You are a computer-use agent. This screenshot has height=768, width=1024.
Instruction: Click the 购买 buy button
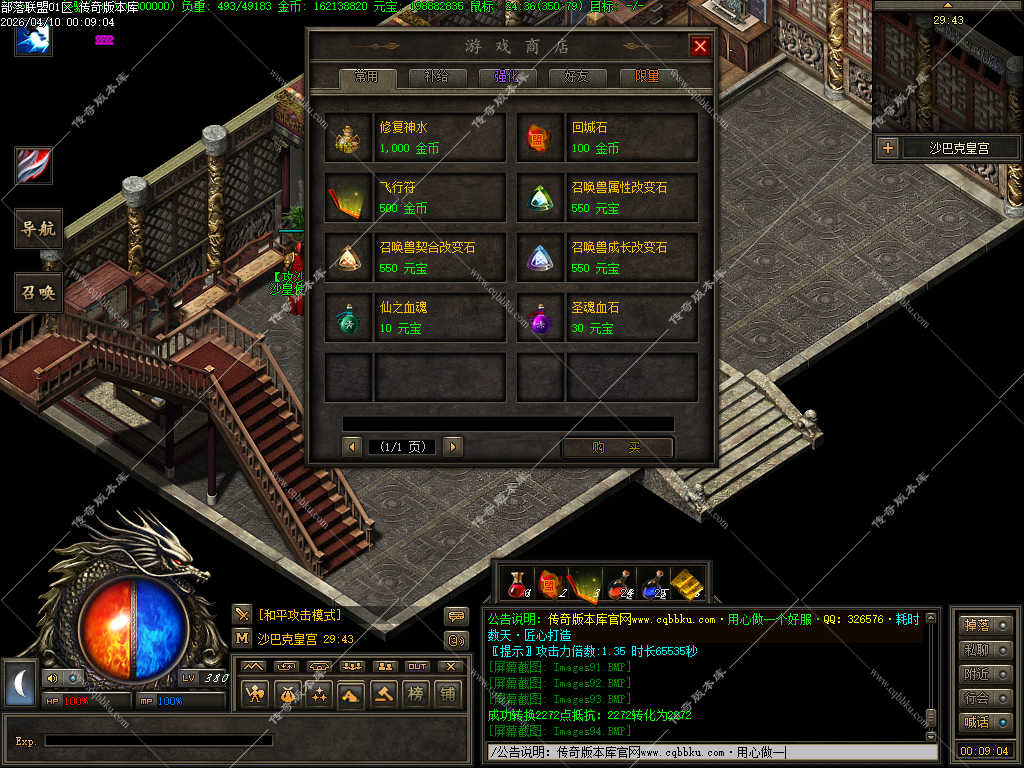pos(617,447)
